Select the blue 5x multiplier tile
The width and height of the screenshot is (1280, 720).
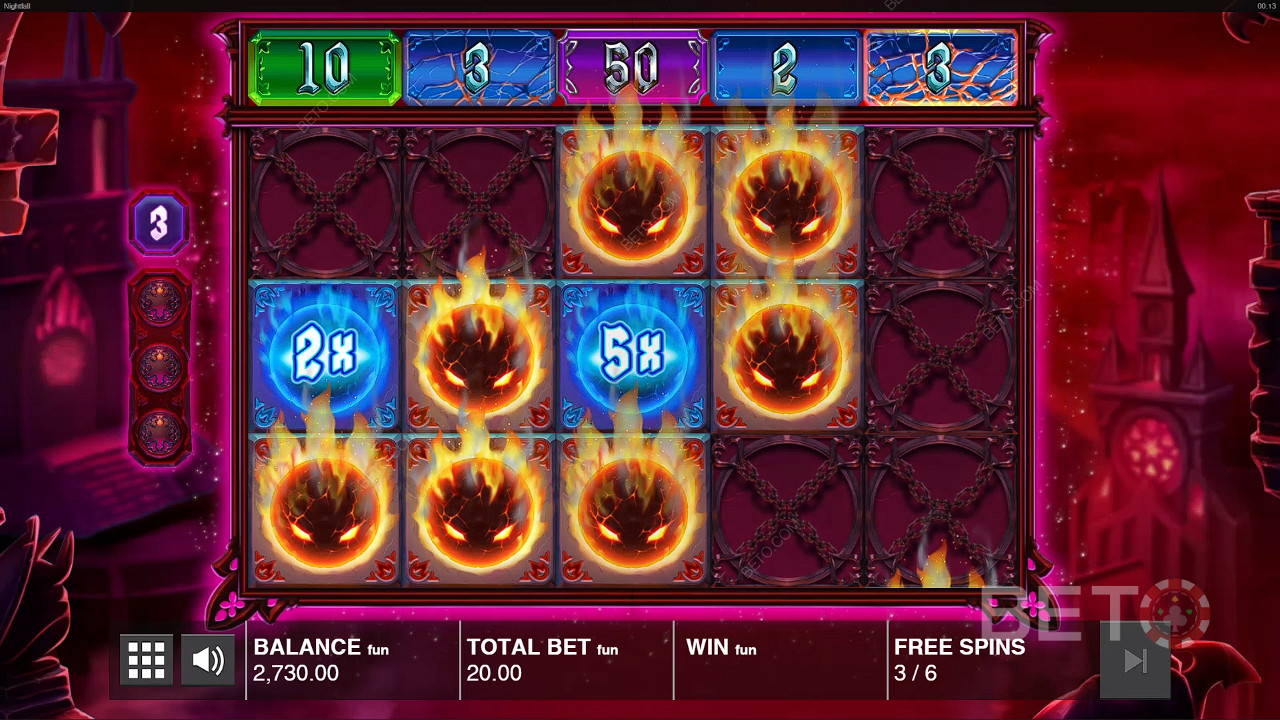633,357
